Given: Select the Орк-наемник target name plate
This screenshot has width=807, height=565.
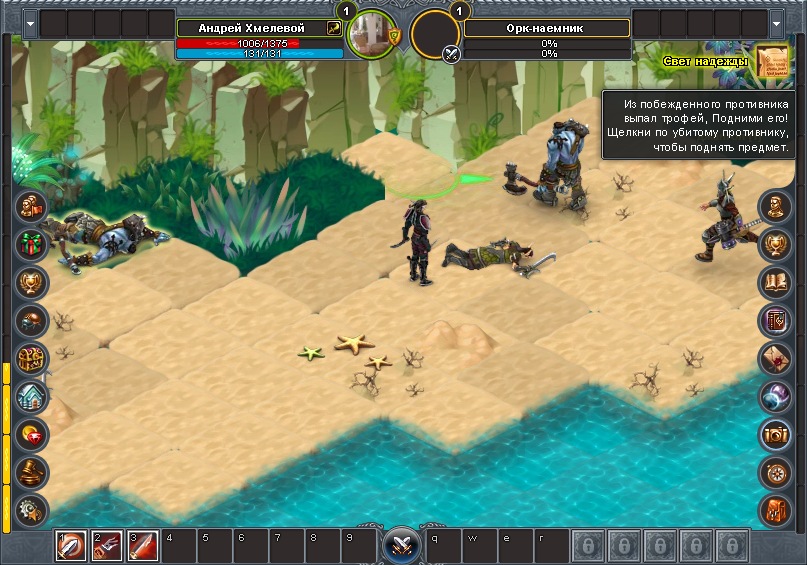Looking at the screenshot, I should click(x=546, y=28).
